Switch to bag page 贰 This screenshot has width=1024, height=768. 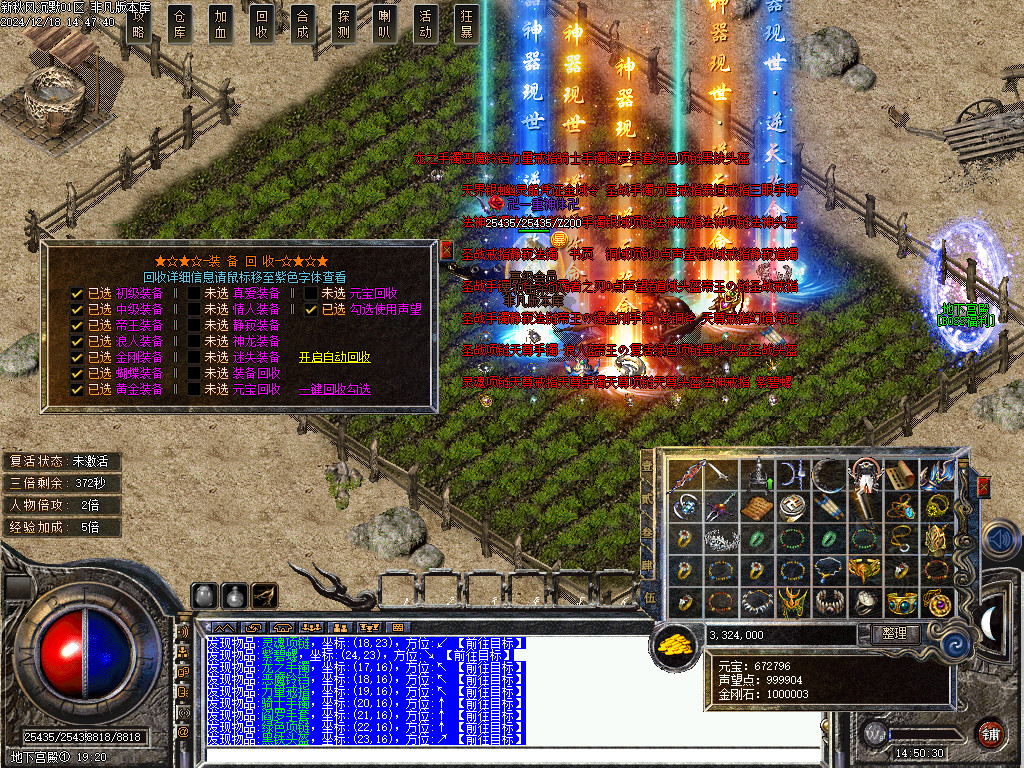(x=647, y=499)
